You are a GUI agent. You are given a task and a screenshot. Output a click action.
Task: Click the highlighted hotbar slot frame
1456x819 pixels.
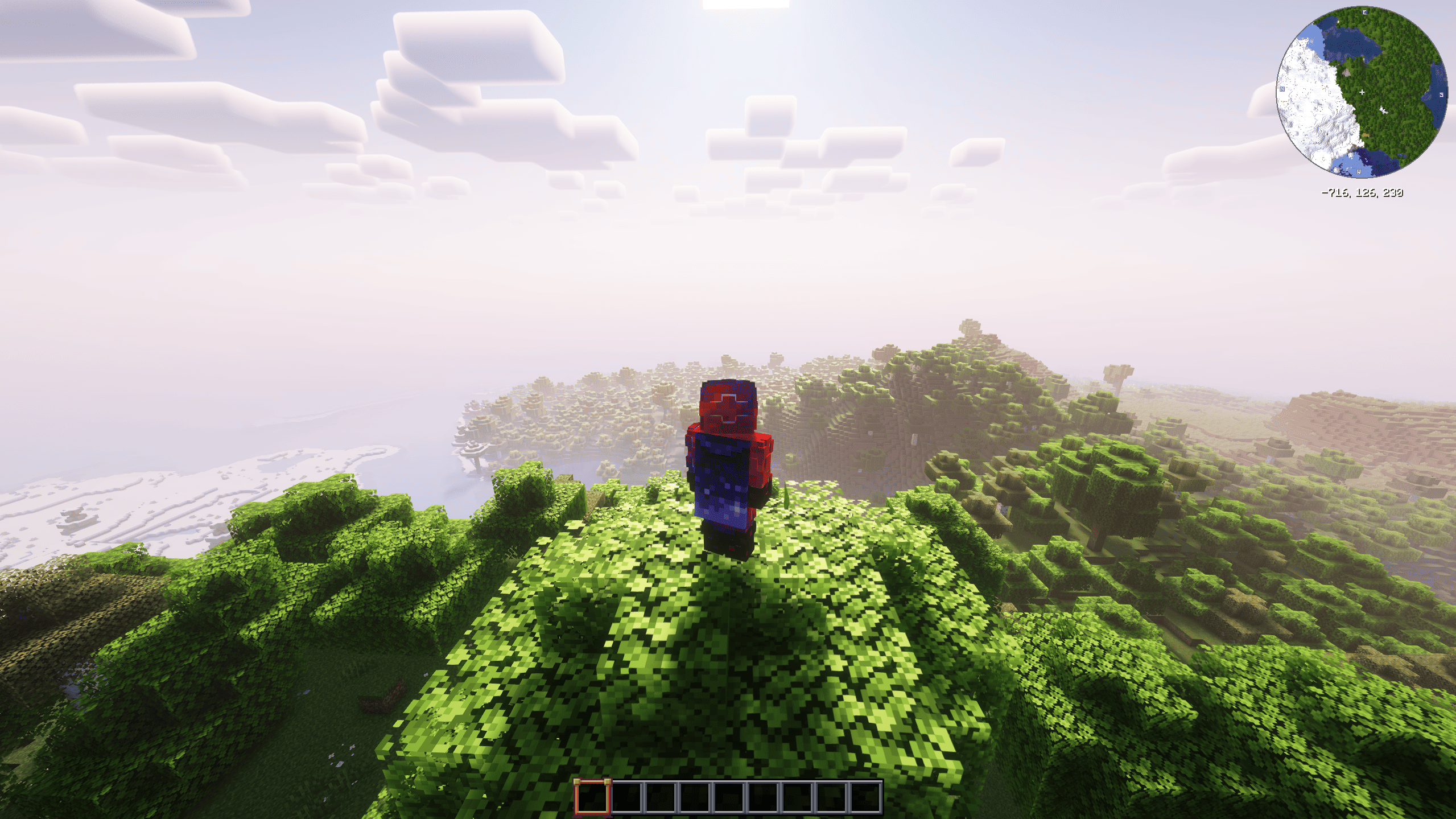(592, 798)
